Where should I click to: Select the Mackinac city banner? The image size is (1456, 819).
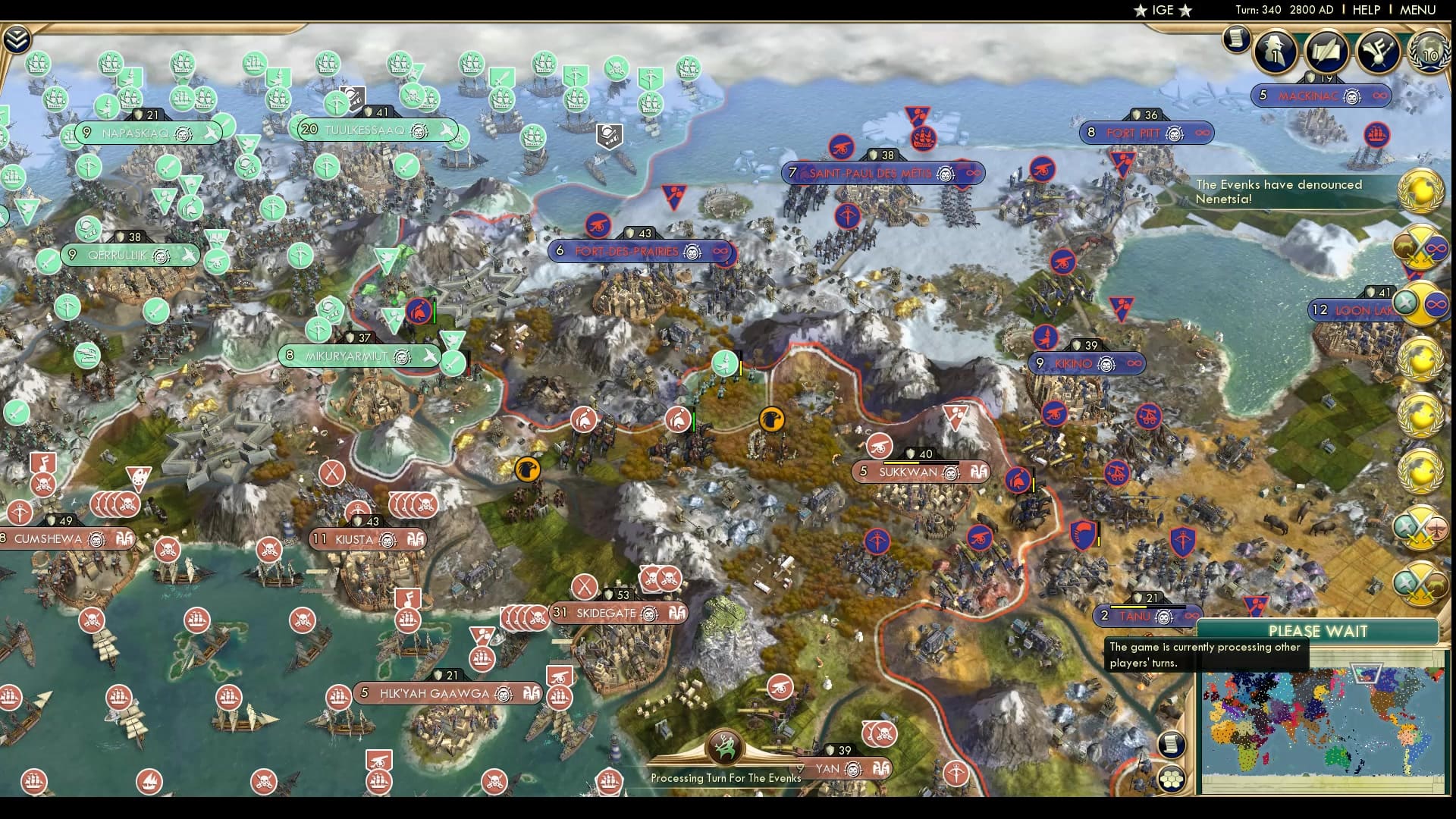pyautogui.click(x=1319, y=96)
